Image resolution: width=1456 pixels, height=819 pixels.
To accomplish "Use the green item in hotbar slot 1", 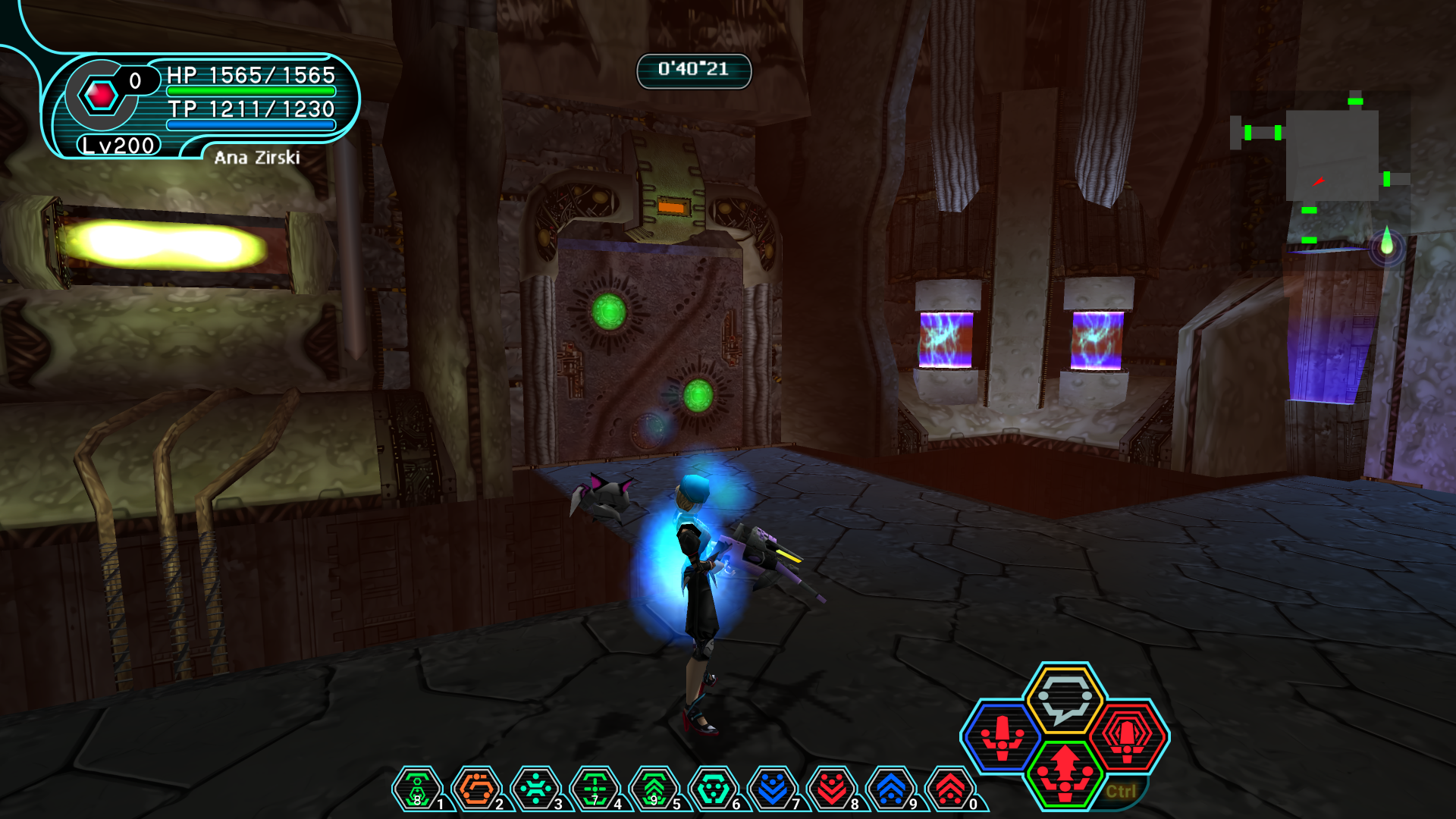I will pyautogui.click(x=416, y=789).
